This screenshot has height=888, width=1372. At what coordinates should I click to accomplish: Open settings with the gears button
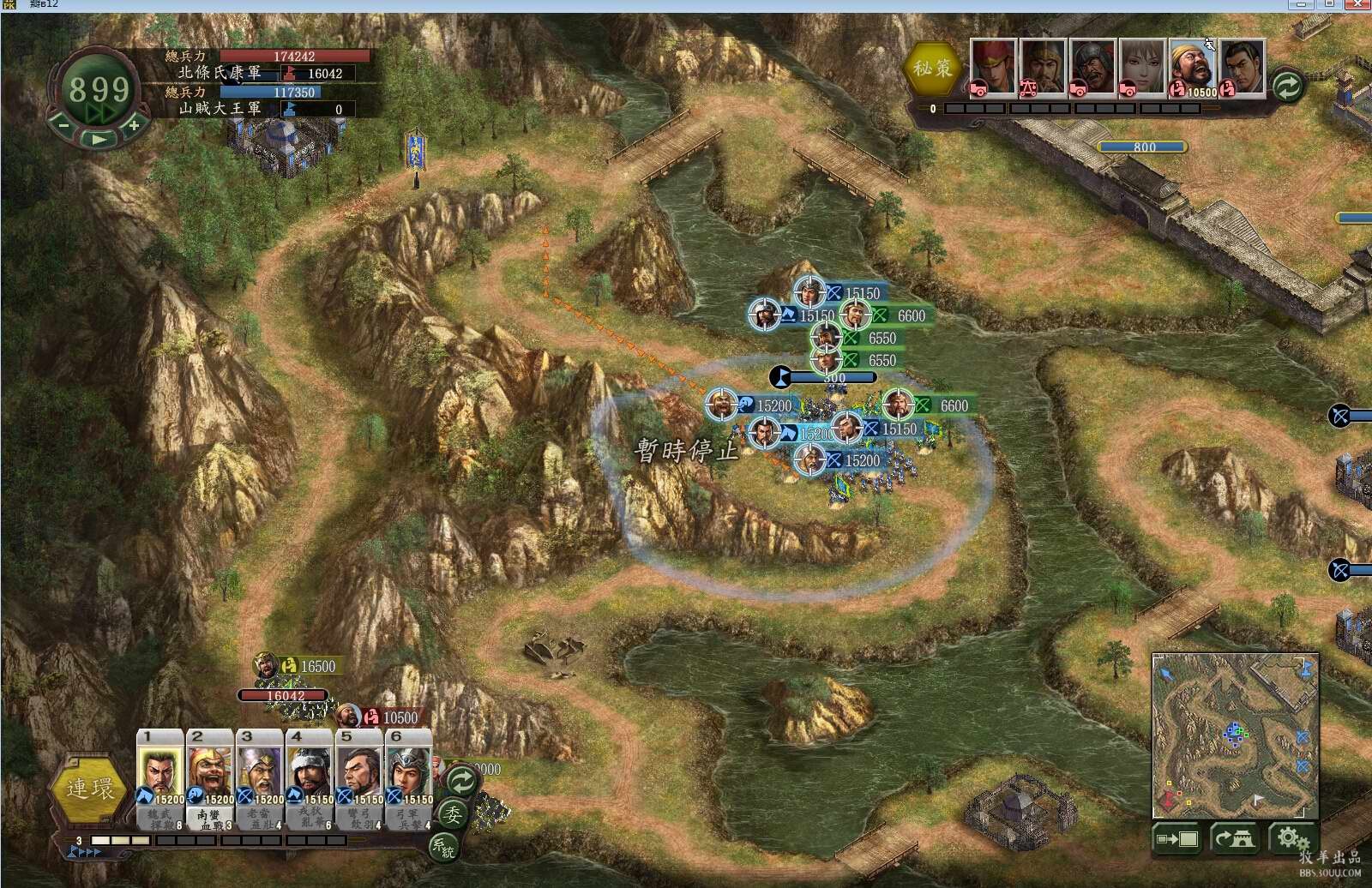tap(1288, 839)
